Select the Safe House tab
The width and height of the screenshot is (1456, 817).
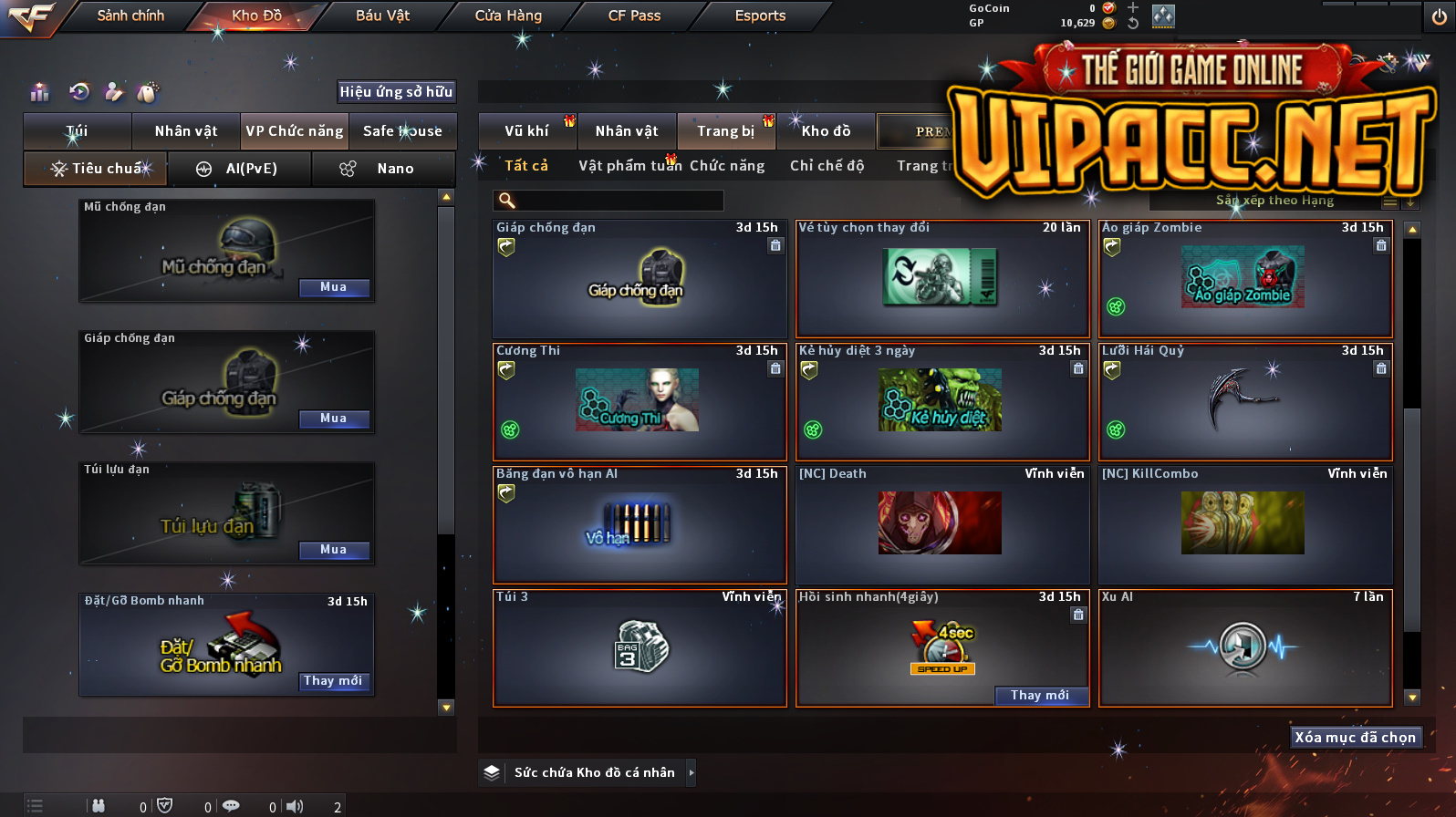tap(402, 131)
